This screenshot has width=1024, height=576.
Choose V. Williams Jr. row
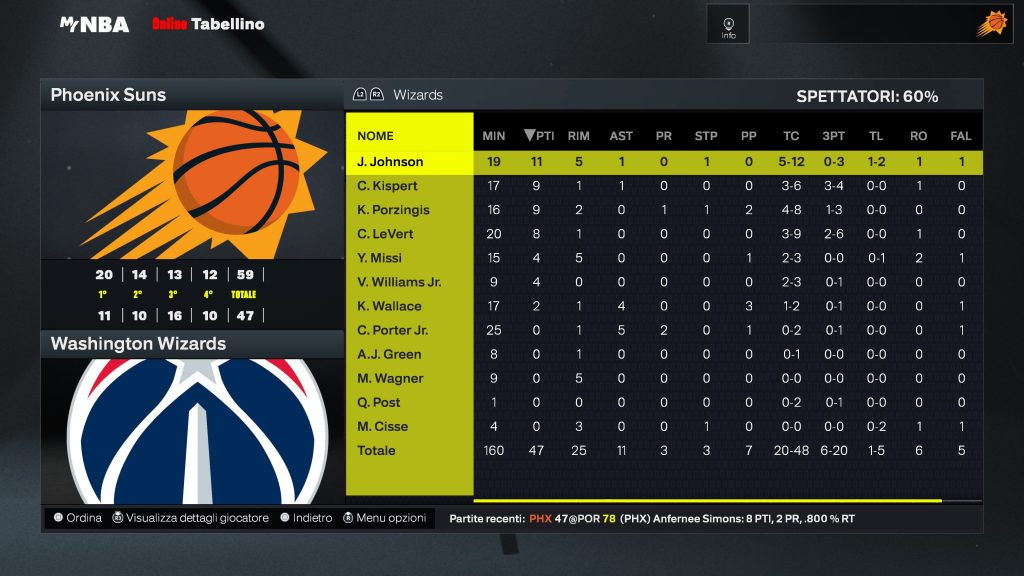coord(399,282)
